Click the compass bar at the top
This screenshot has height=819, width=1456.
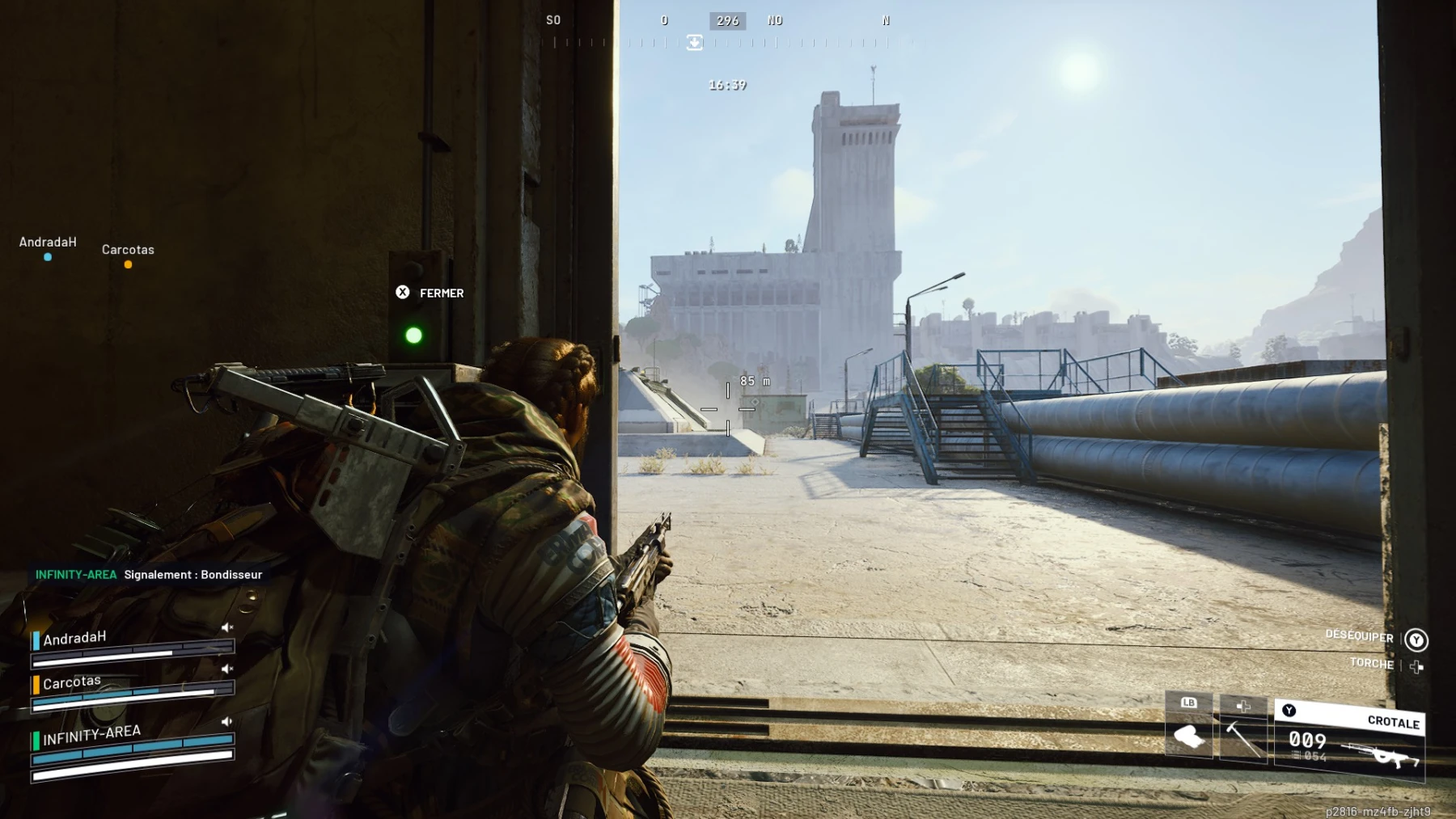point(726,31)
